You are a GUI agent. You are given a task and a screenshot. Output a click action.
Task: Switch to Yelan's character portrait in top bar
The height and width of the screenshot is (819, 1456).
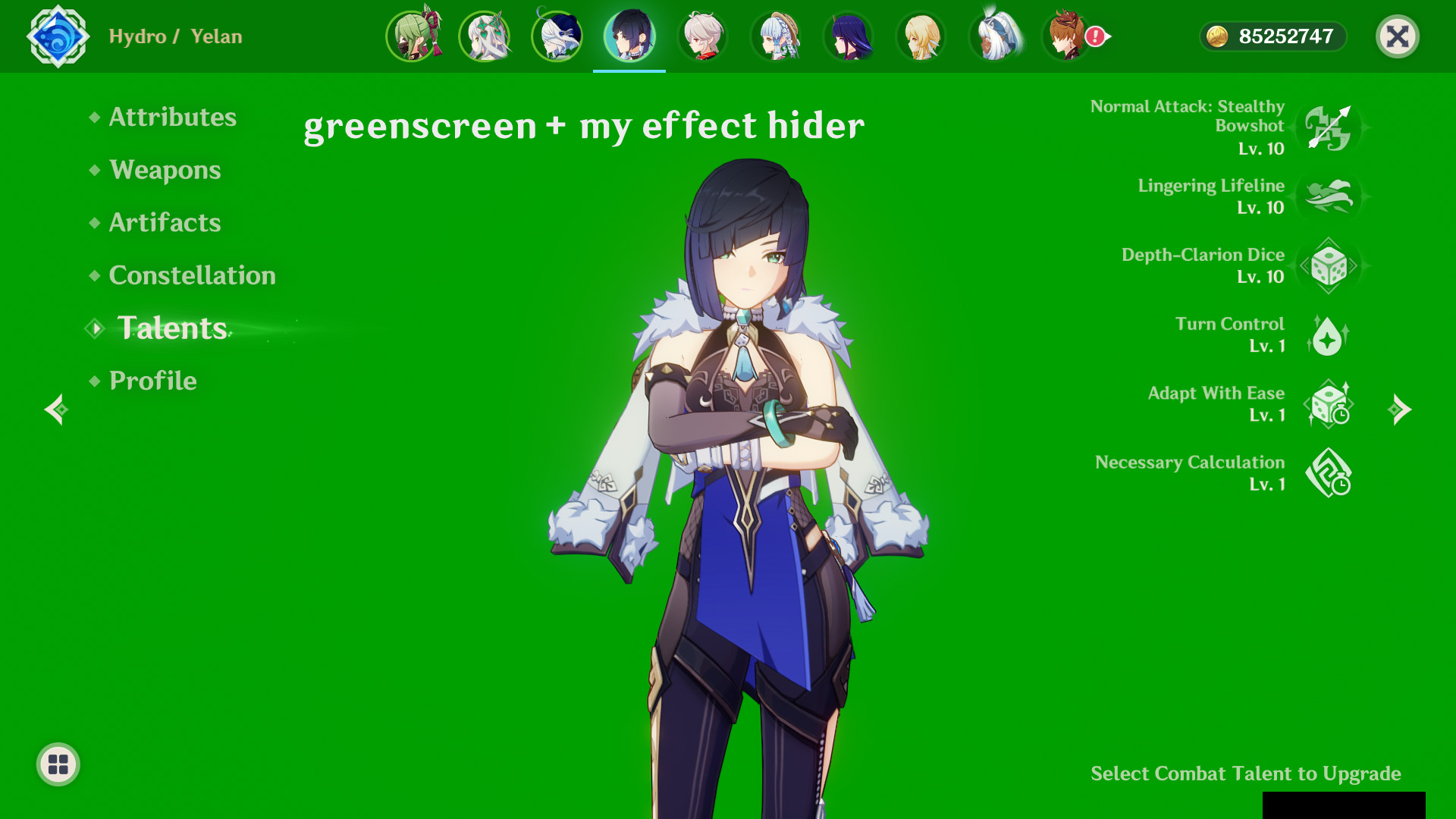(631, 36)
